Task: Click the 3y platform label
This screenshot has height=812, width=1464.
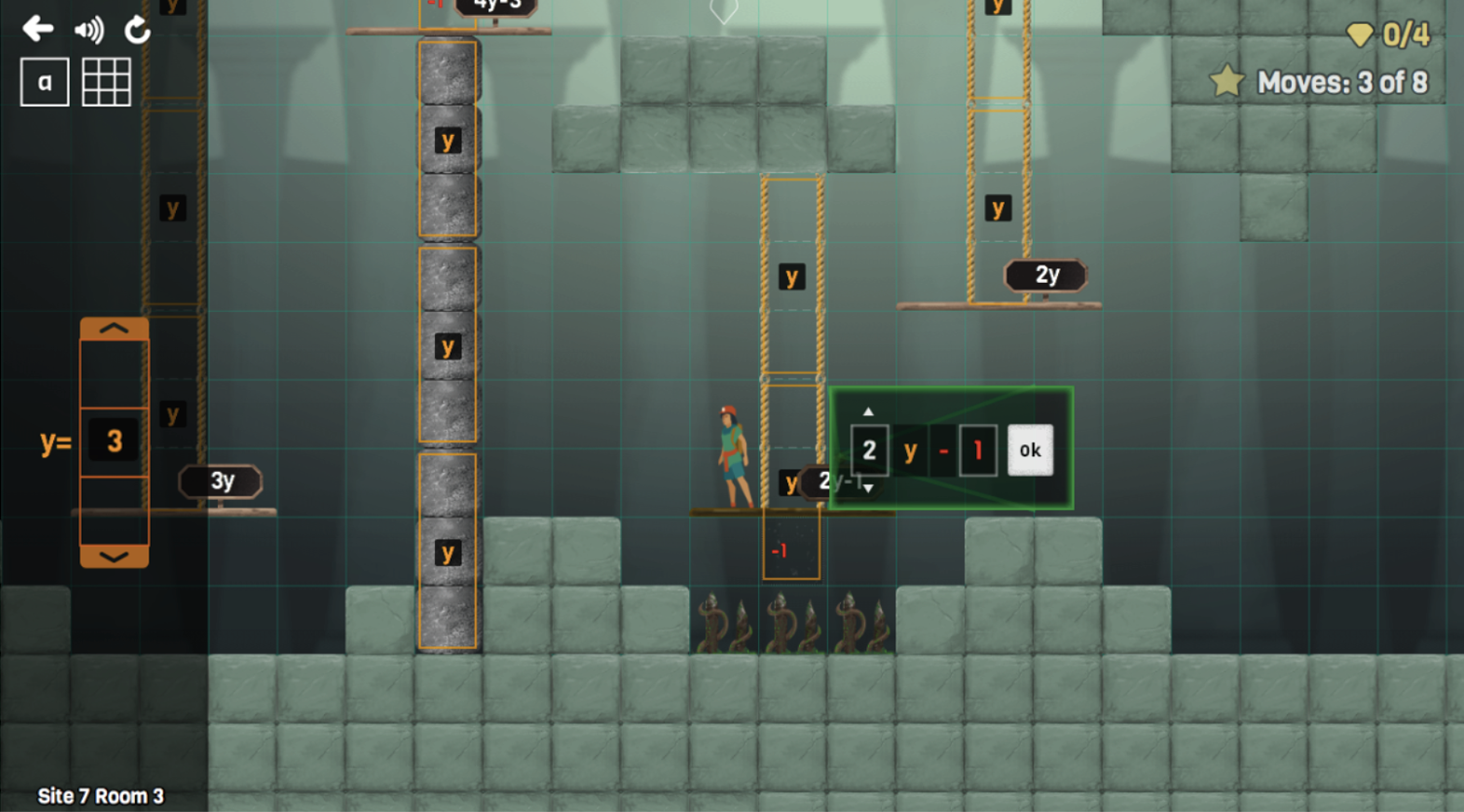Action: tap(221, 481)
